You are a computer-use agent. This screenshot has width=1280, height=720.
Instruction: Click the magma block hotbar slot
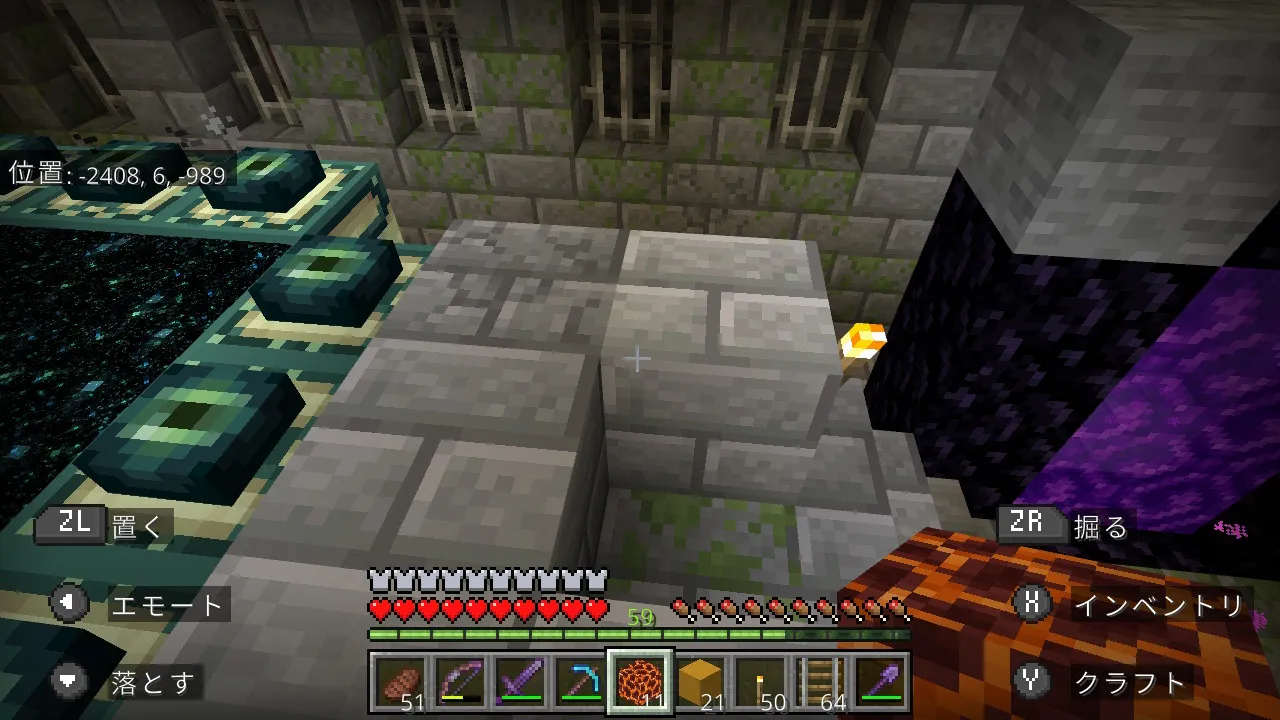coord(640,683)
